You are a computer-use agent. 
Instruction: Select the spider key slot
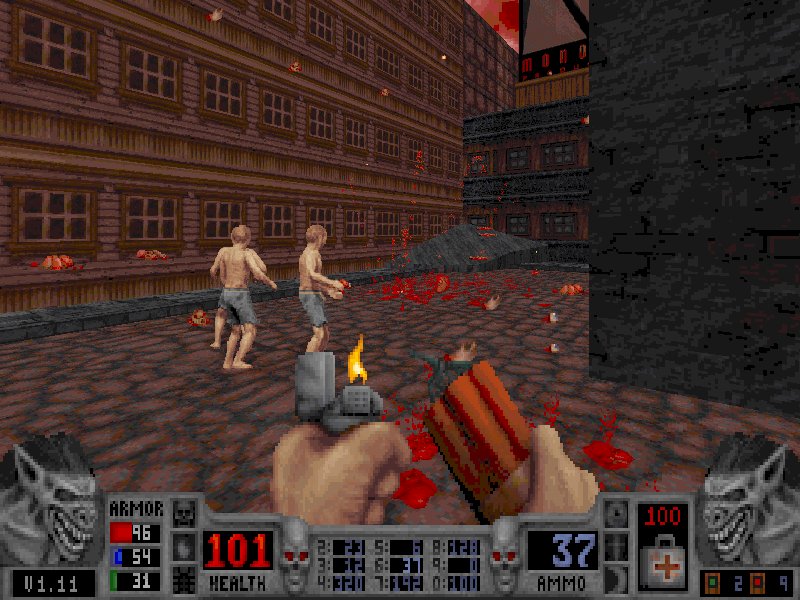185,578
